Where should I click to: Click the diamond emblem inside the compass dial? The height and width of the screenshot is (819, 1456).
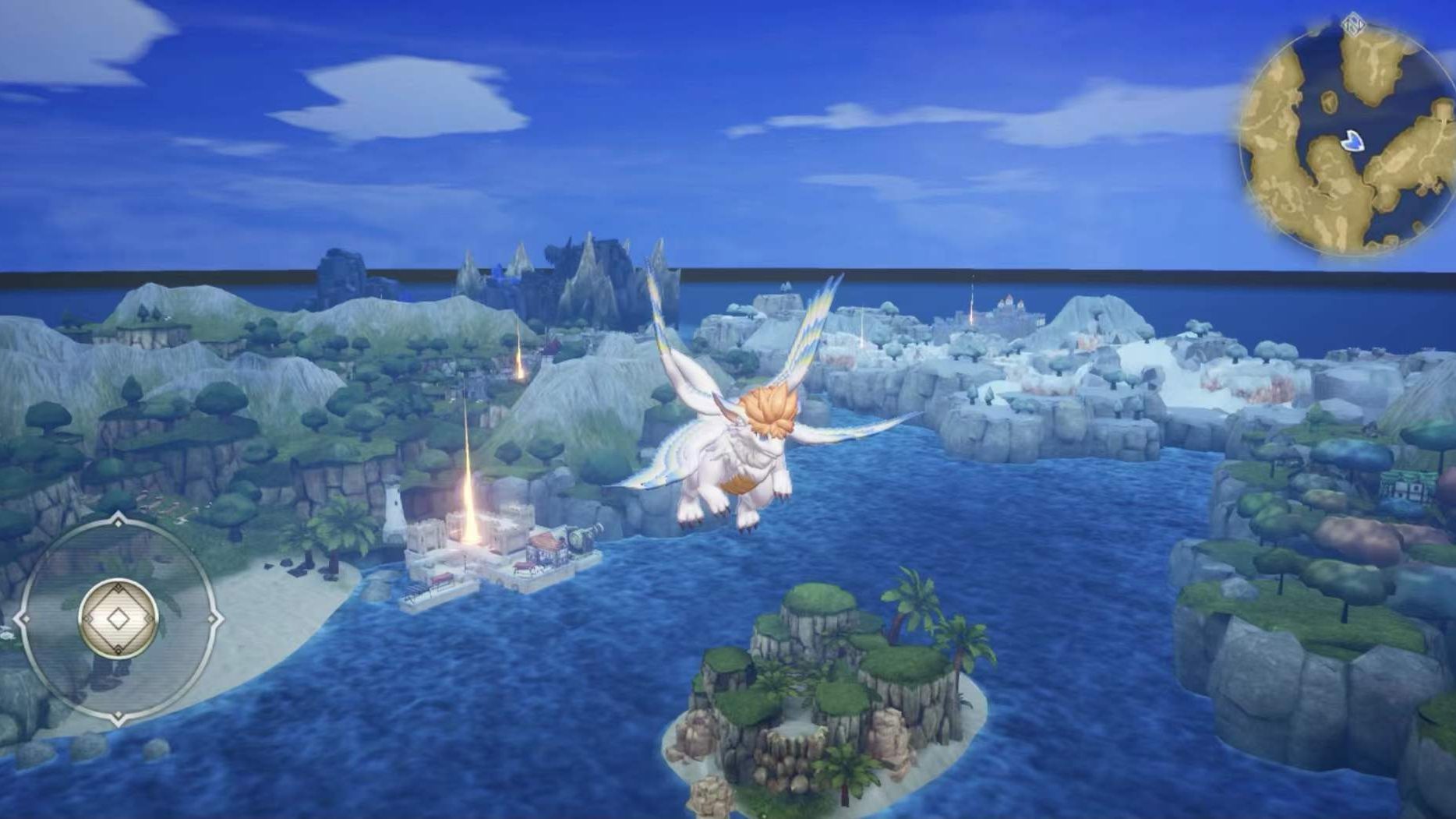pyautogui.click(x=118, y=618)
